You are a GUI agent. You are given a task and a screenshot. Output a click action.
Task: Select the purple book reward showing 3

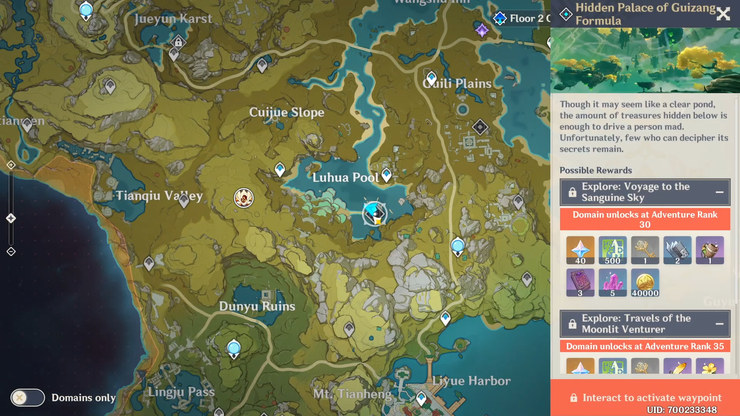click(x=580, y=284)
